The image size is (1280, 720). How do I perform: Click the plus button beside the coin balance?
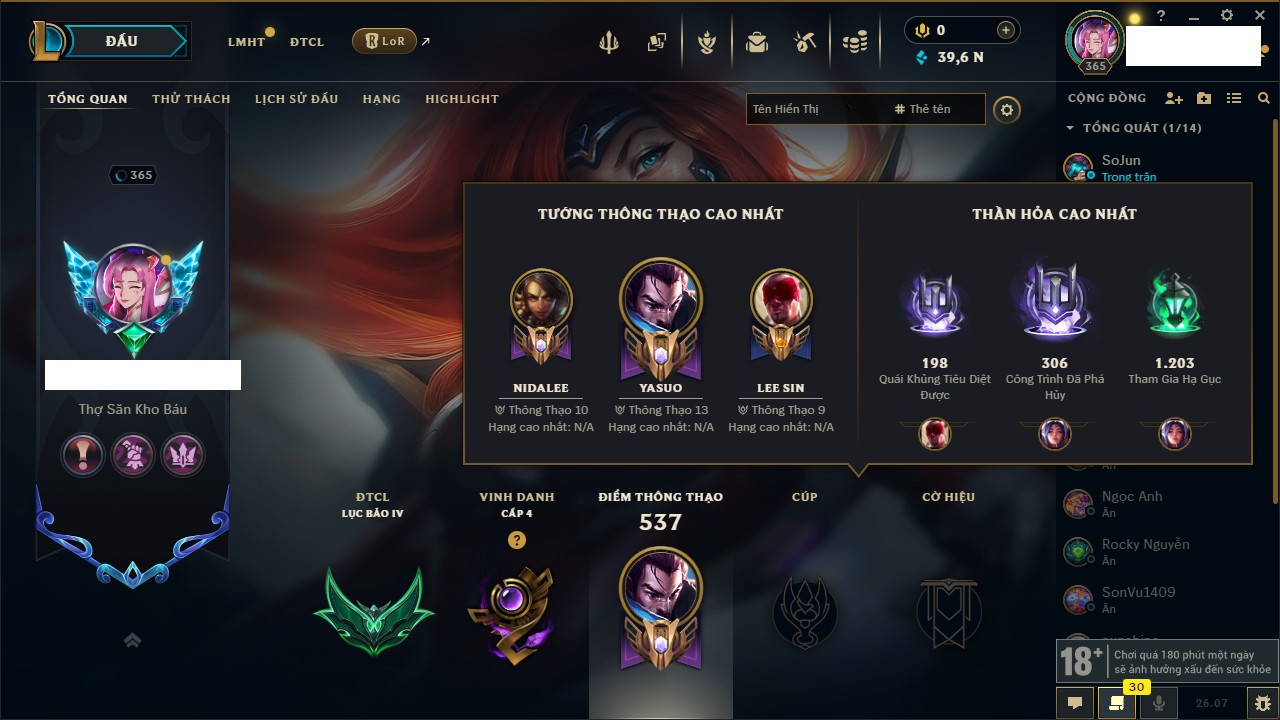1006,30
